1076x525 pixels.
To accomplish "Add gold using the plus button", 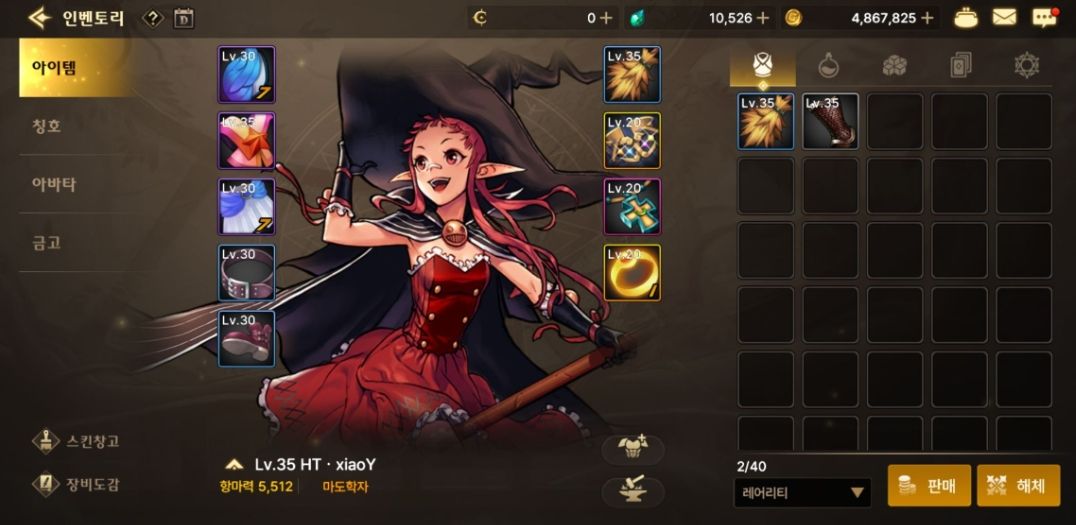I will pyautogui.click(x=928, y=17).
